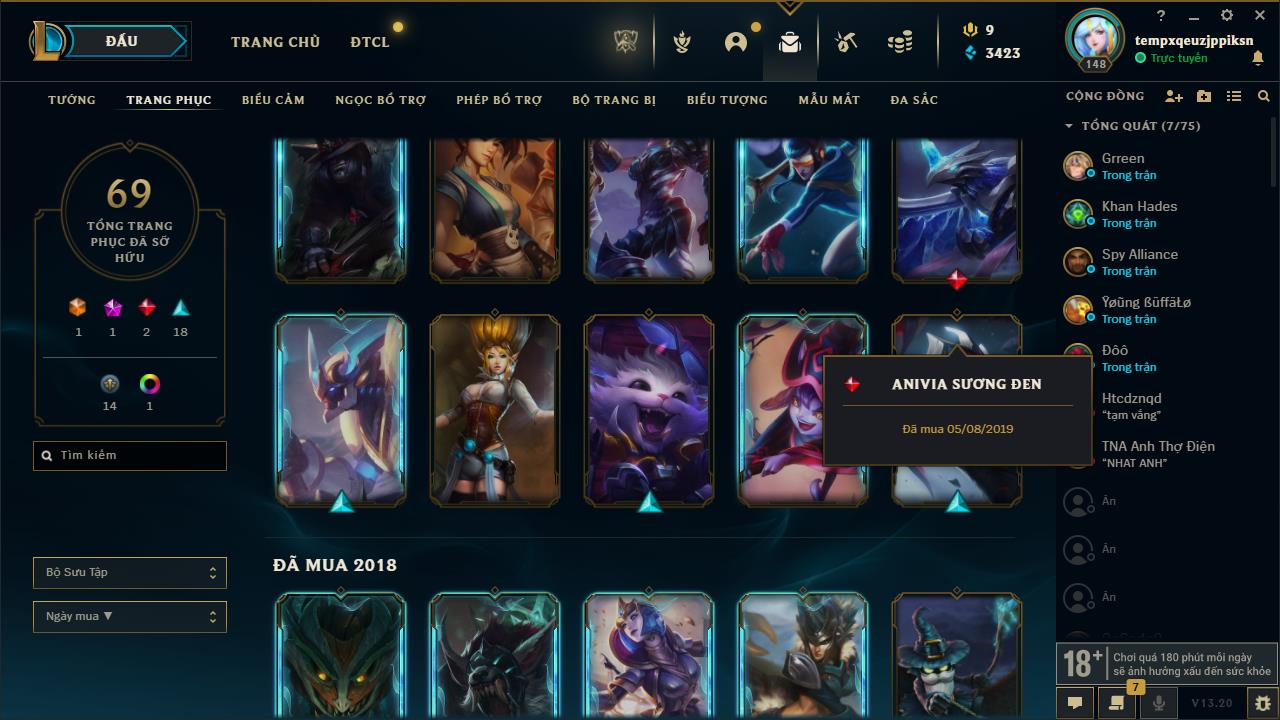The height and width of the screenshot is (720, 1280).
Task: Collapse the TỔNG QUÁT (7/75) friend group
Action: [x=1066, y=126]
